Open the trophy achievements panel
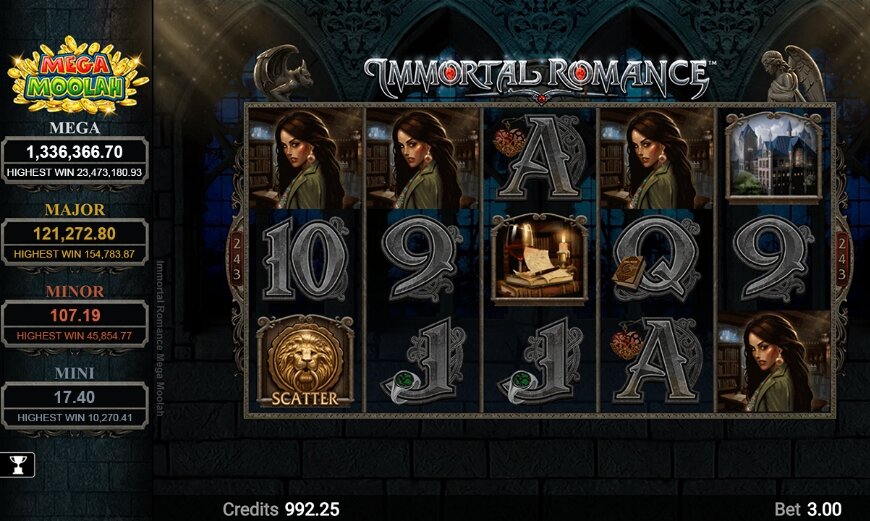This screenshot has height=521, width=870. 17,464
